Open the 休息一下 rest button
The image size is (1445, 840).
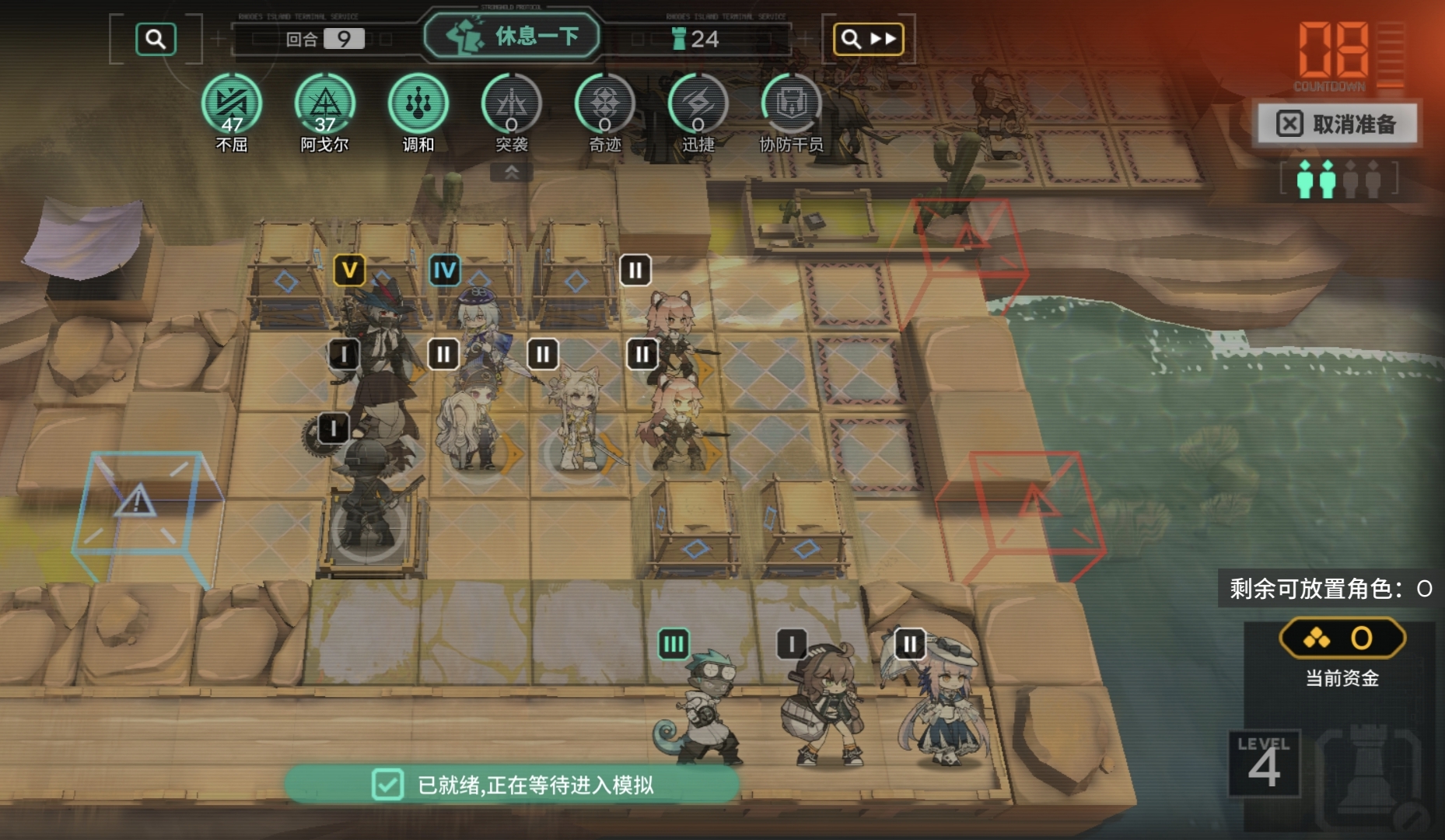(x=513, y=36)
